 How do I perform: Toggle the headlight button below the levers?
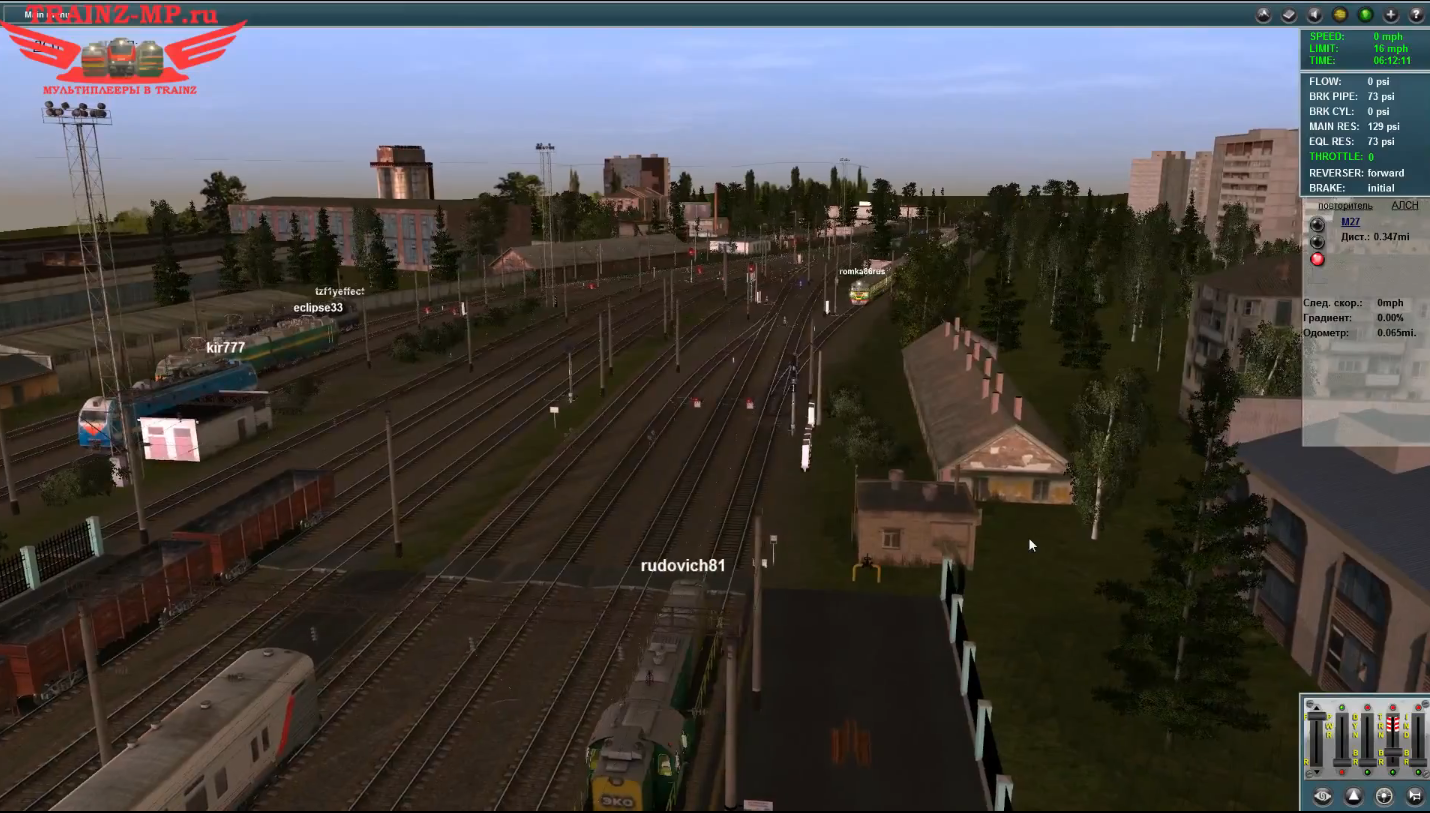pyautogui.click(x=1384, y=796)
